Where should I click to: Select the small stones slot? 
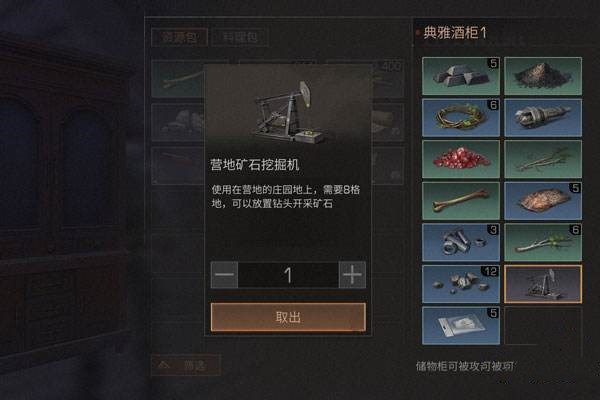click(460, 284)
